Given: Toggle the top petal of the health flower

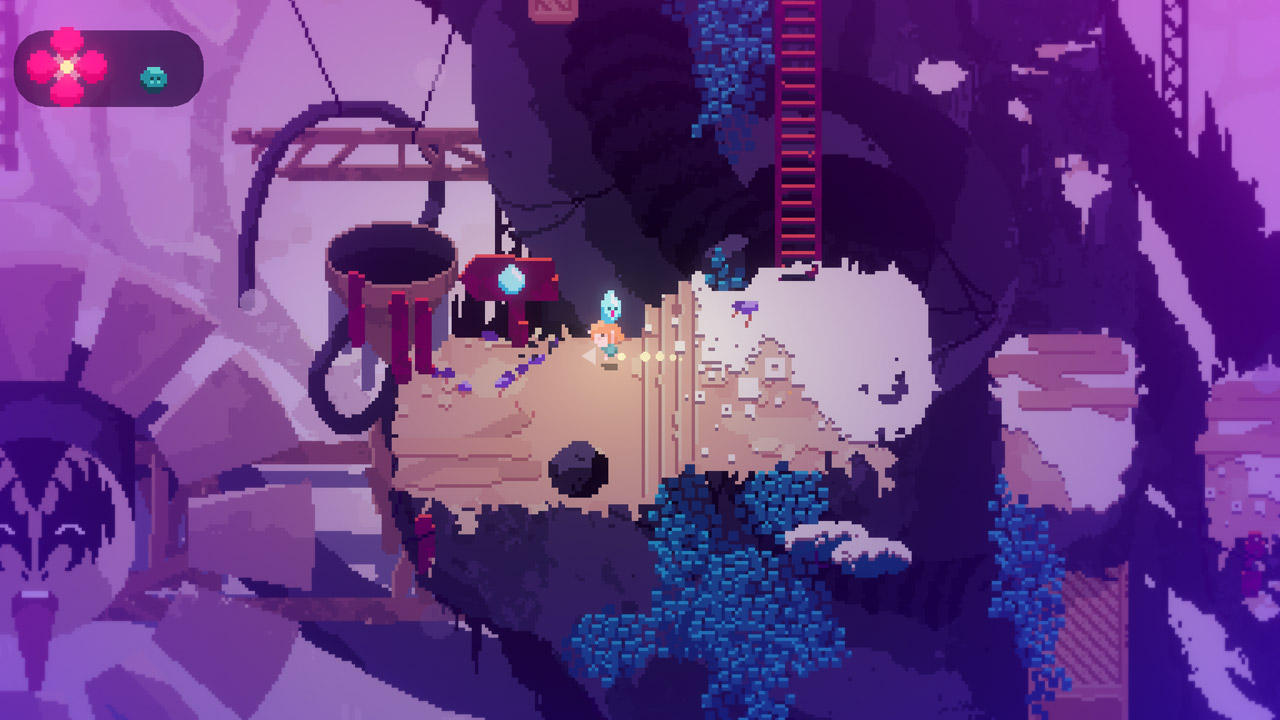Looking at the screenshot, I should tap(66, 38).
